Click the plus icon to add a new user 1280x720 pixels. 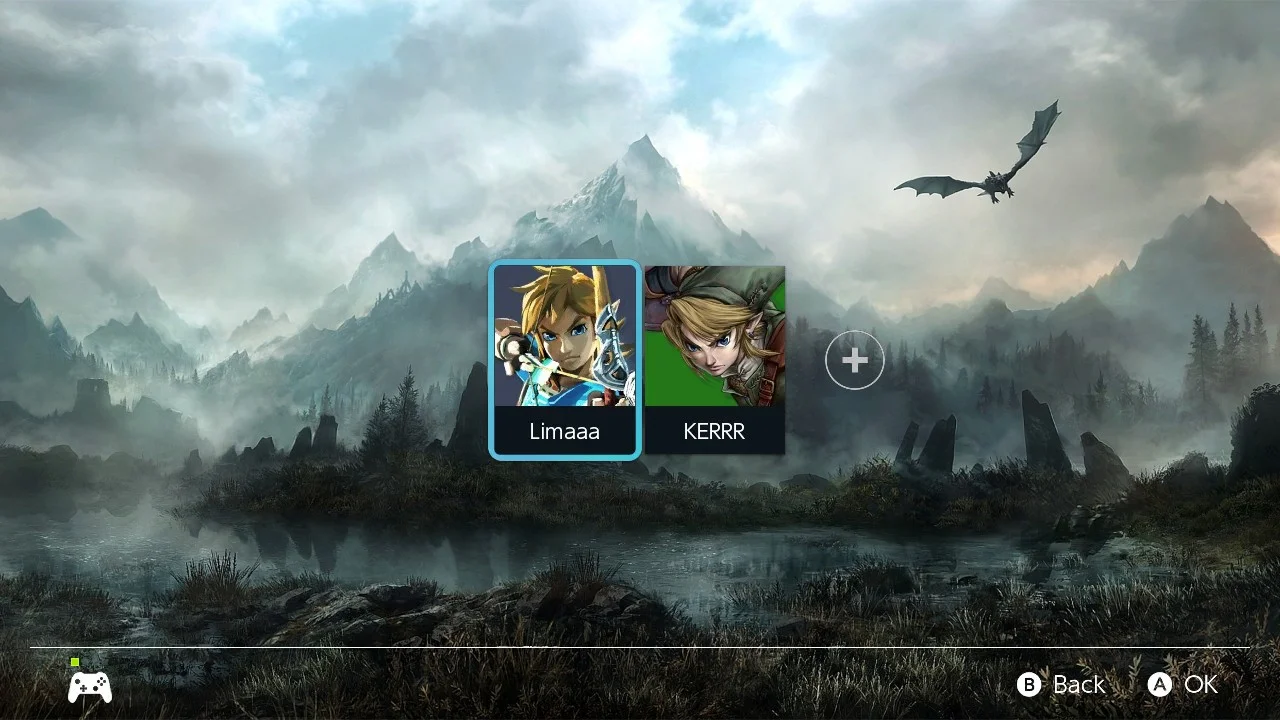tap(855, 360)
